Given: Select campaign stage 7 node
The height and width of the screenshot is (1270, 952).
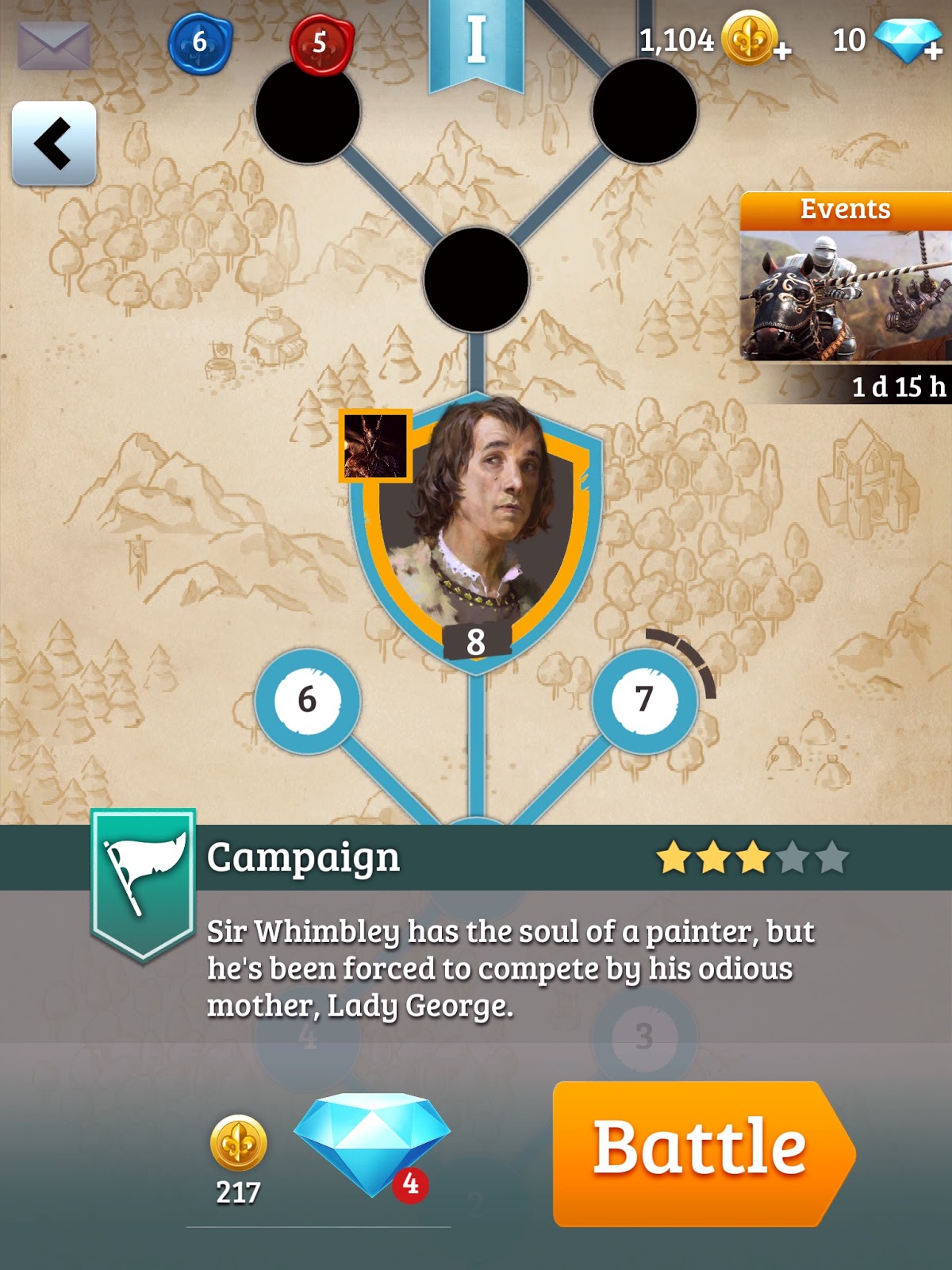Looking at the screenshot, I should tap(644, 700).
